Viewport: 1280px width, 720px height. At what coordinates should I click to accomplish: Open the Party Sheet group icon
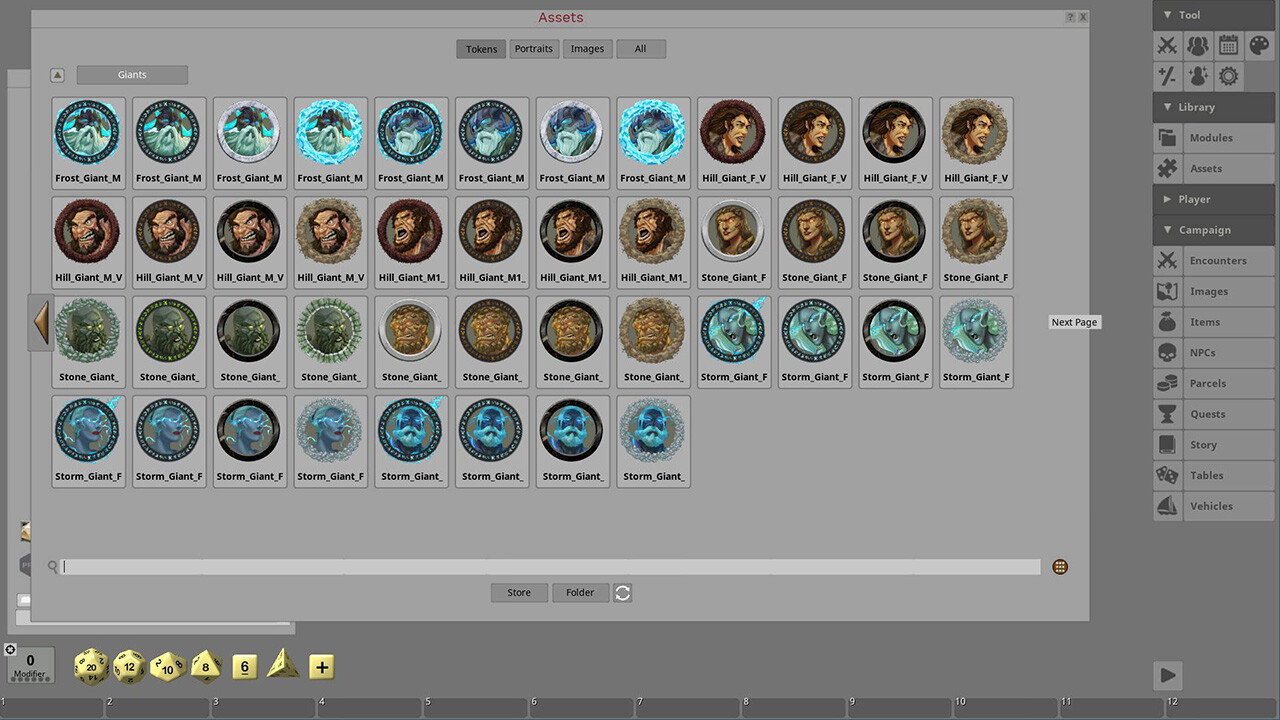point(1197,45)
